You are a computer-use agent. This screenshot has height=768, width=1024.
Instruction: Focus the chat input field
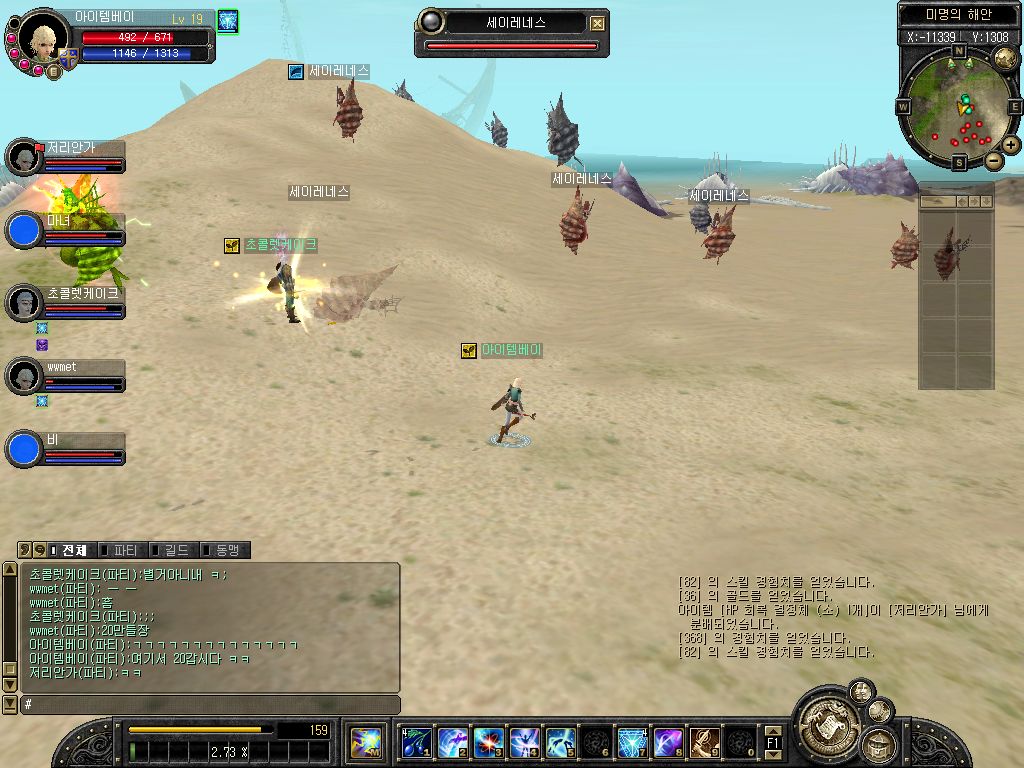210,705
